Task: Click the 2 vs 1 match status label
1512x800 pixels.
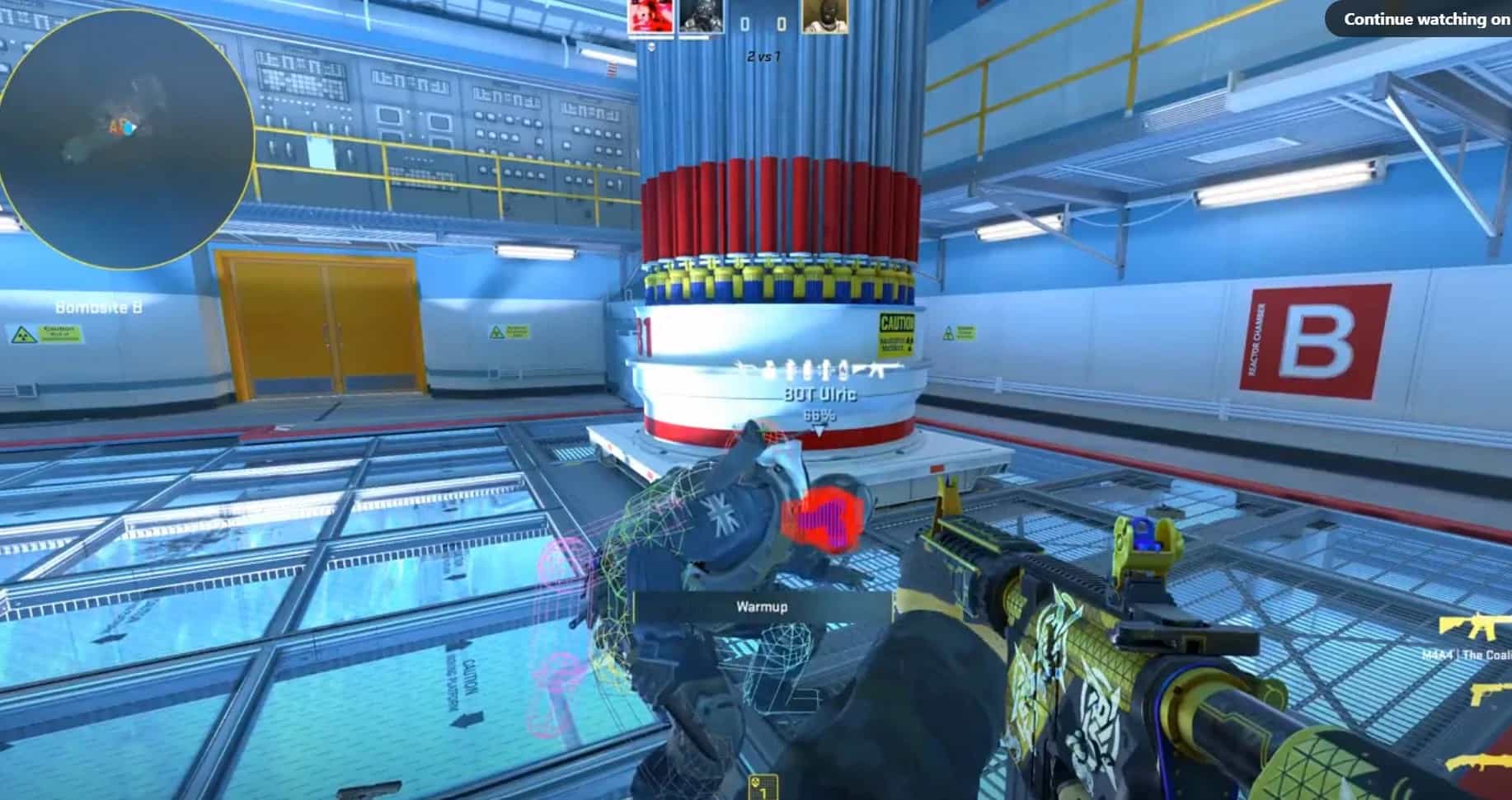Action: [763, 57]
